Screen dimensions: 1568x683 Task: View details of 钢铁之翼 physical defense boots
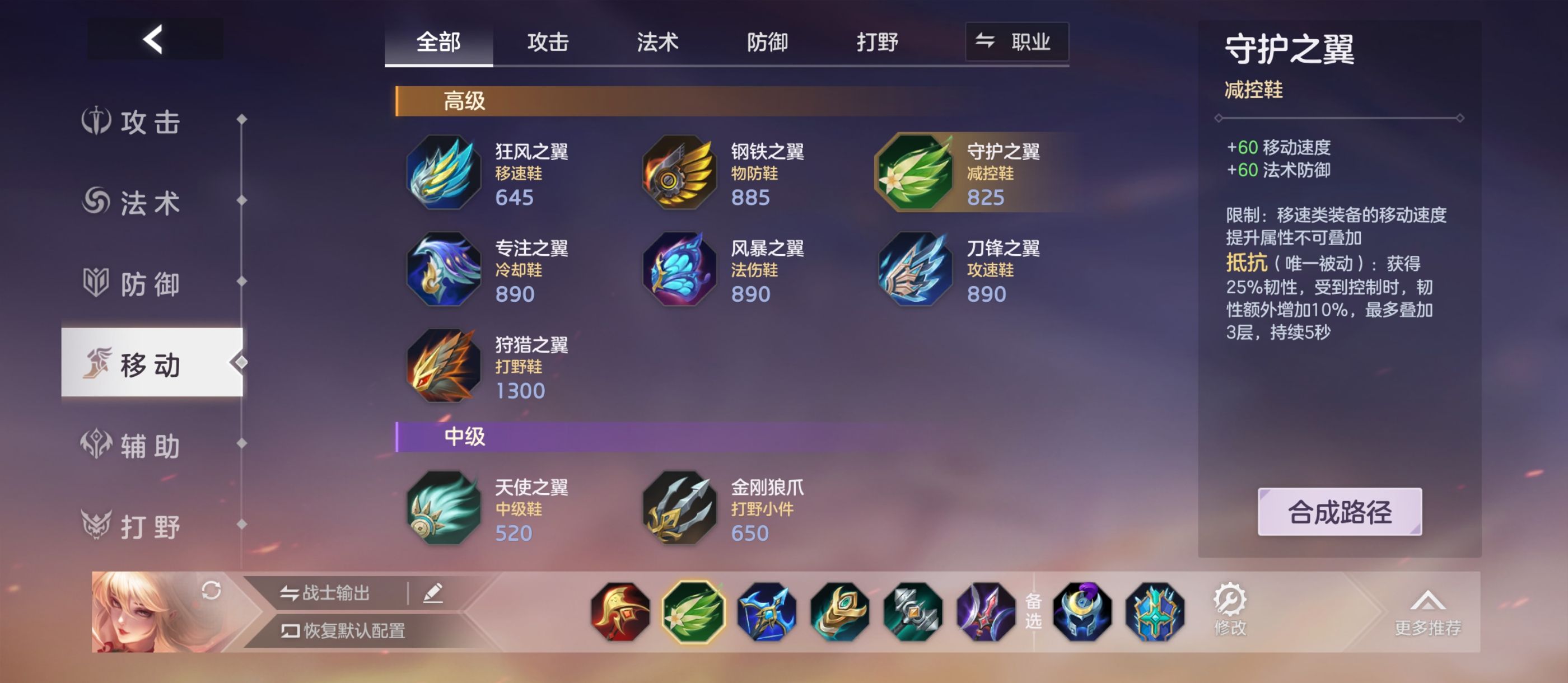(x=678, y=174)
